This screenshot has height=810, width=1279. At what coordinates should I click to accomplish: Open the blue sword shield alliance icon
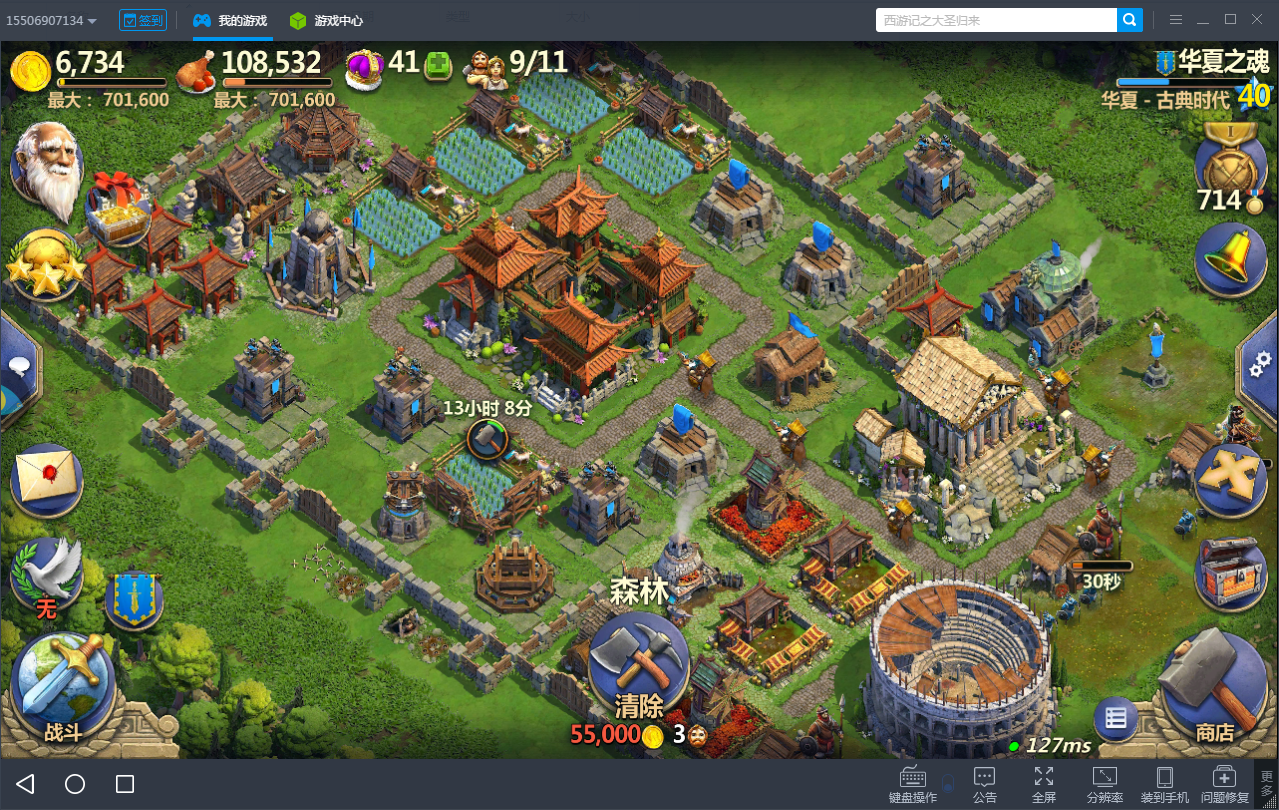coord(134,600)
